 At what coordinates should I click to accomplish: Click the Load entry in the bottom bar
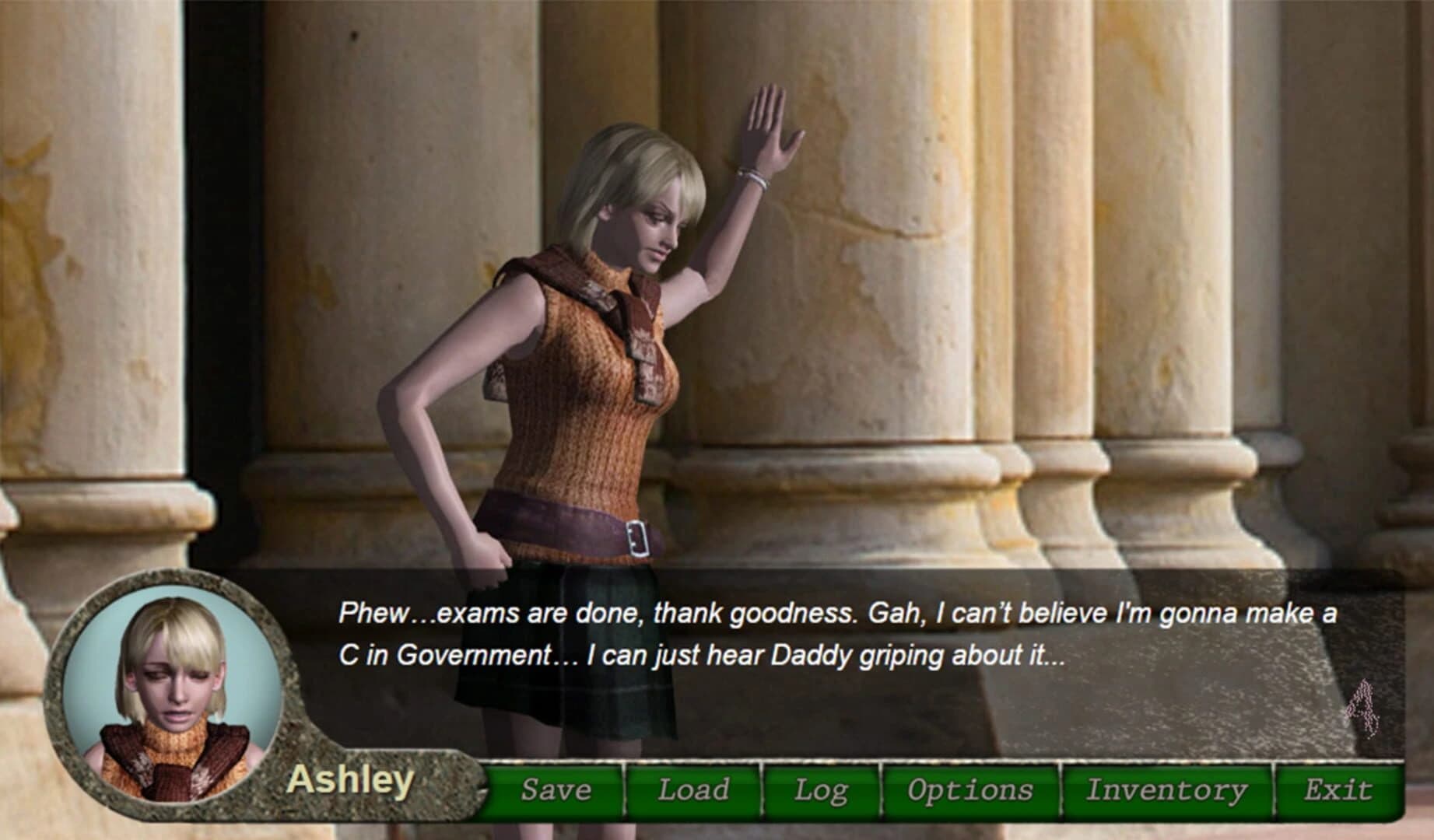[692, 789]
